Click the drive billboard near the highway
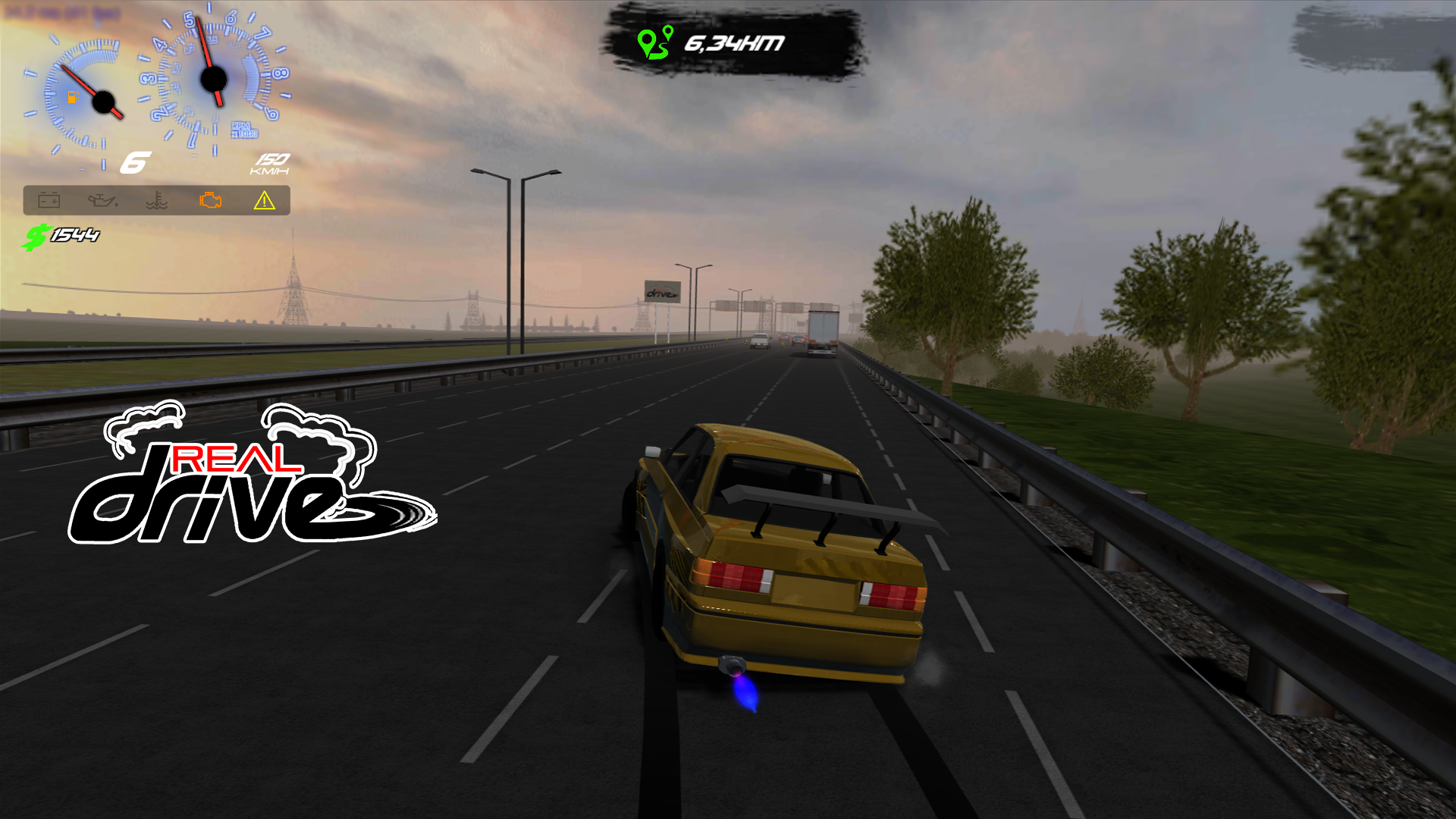This screenshot has width=1456, height=819. (x=661, y=290)
